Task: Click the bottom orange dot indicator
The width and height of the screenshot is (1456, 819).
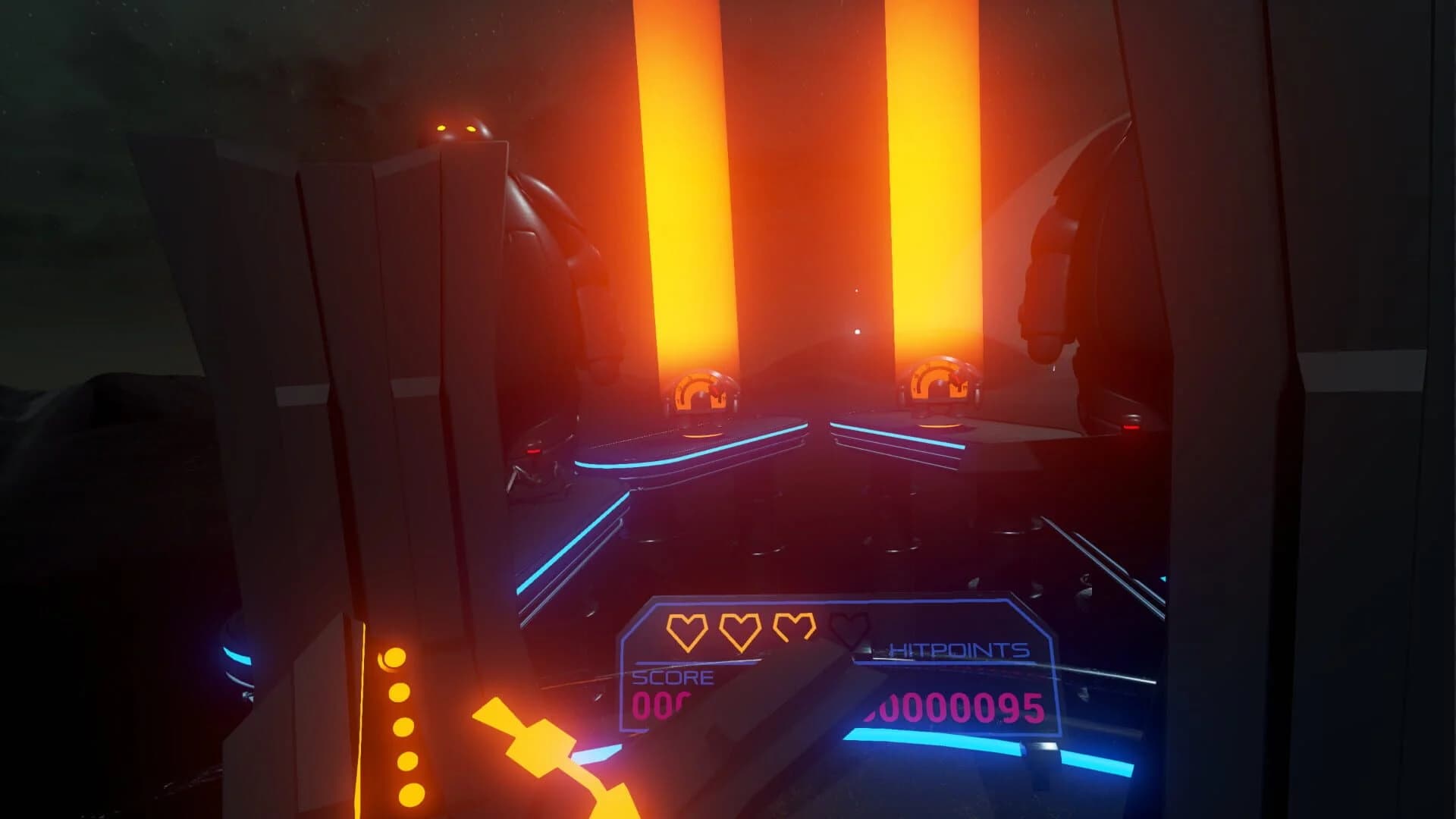Action: pos(410,795)
